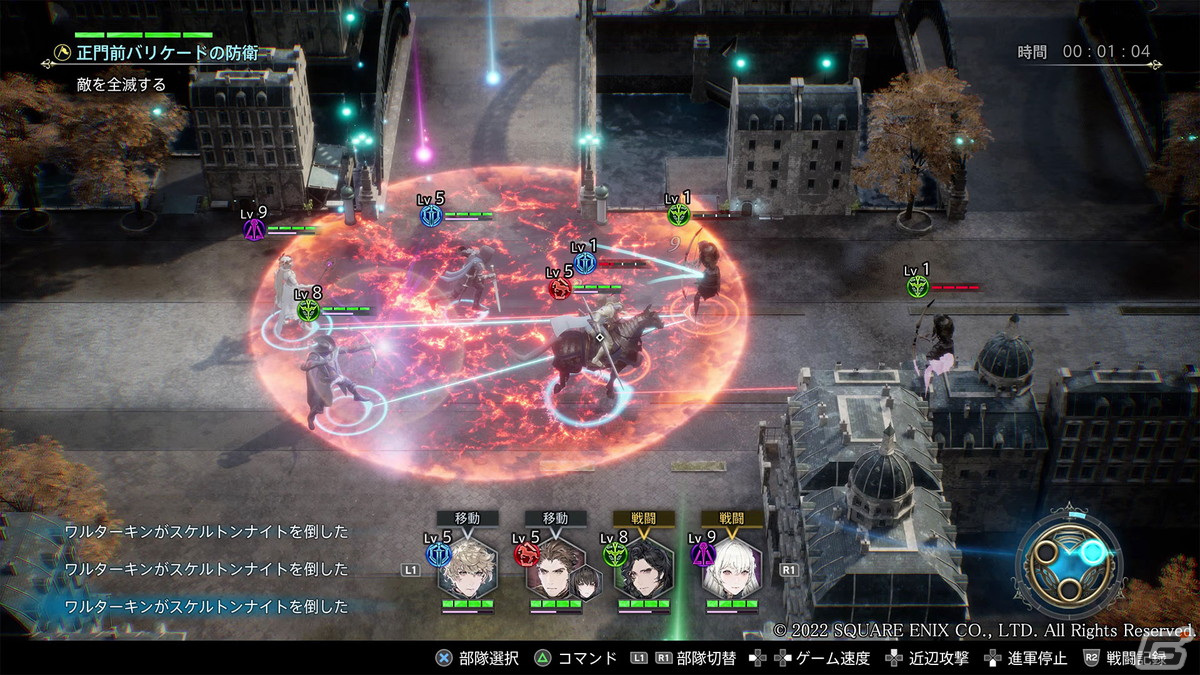The width and height of the screenshot is (1200, 675).
Task: Click the small adjutant portrait on the cavalry unit
Action: (x=584, y=584)
